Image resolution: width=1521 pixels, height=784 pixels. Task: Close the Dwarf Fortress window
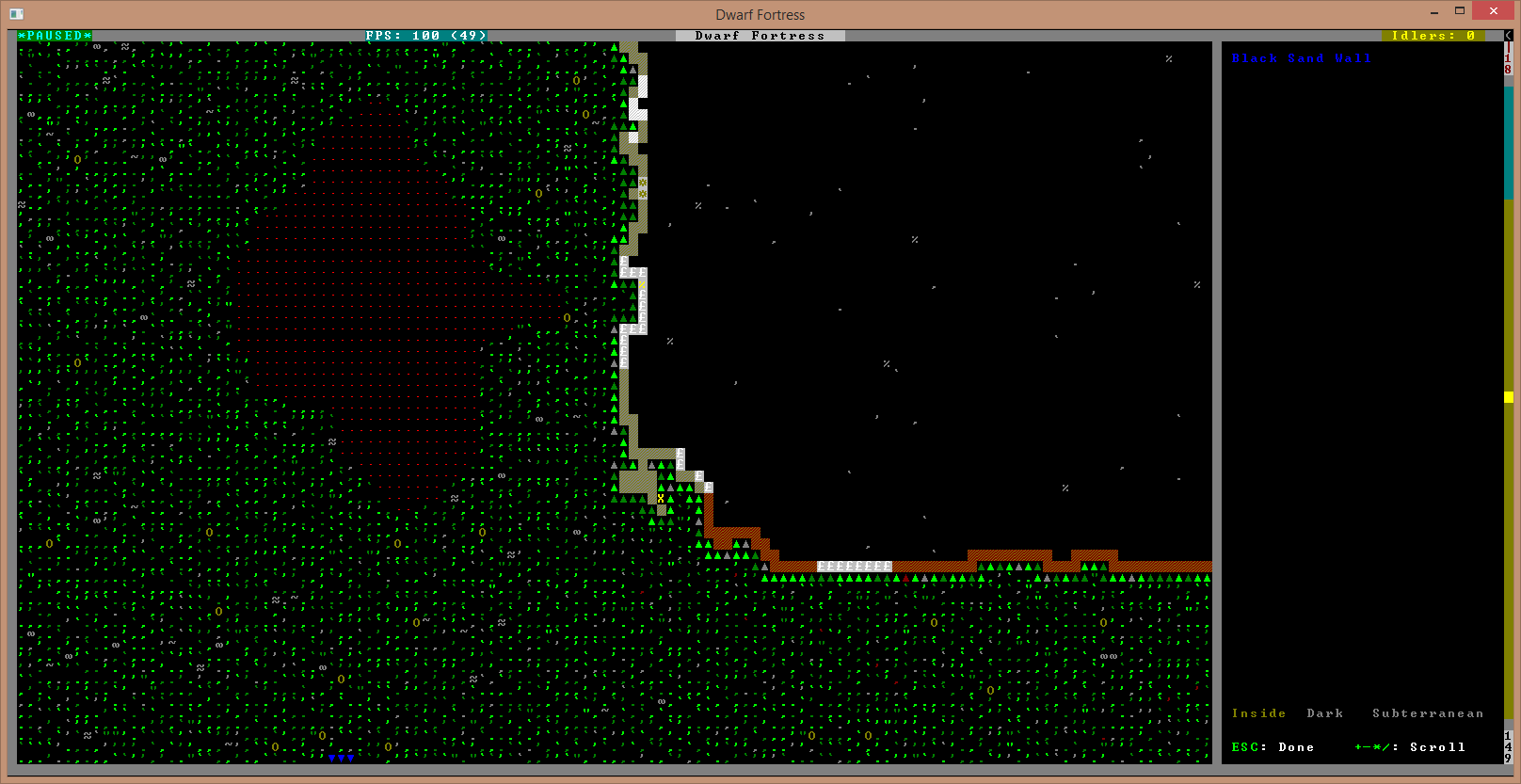coord(1494,11)
